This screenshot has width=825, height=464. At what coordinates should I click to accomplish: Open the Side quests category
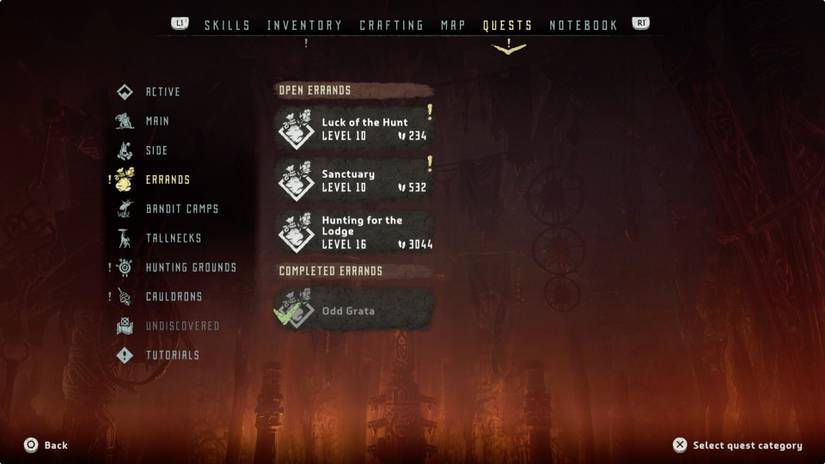click(156, 151)
